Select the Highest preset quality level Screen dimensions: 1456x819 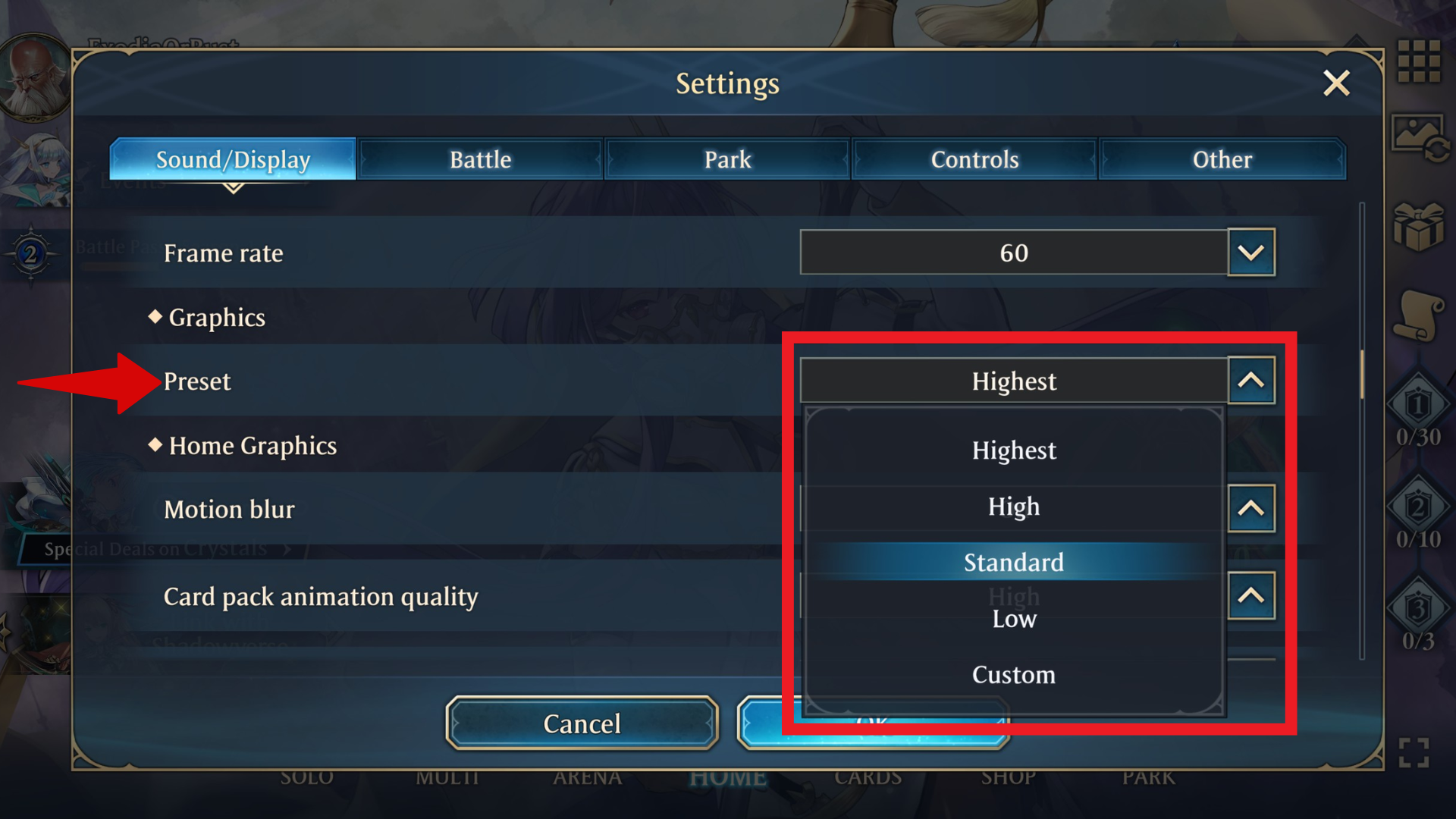click(x=1014, y=450)
